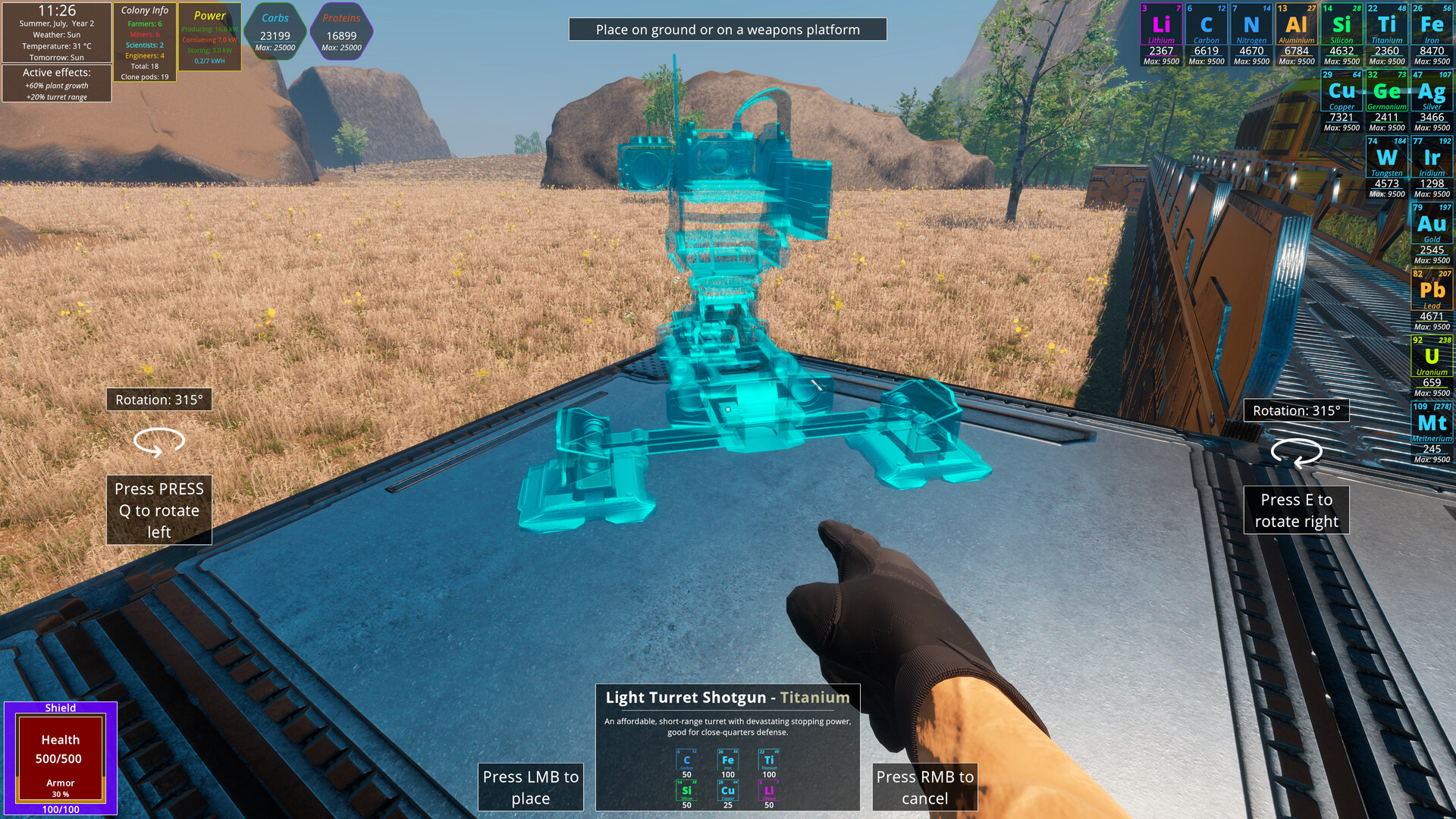Open the Proteins resource hexagon
Viewport: 1456px width, 819px height.
pos(341,30)
